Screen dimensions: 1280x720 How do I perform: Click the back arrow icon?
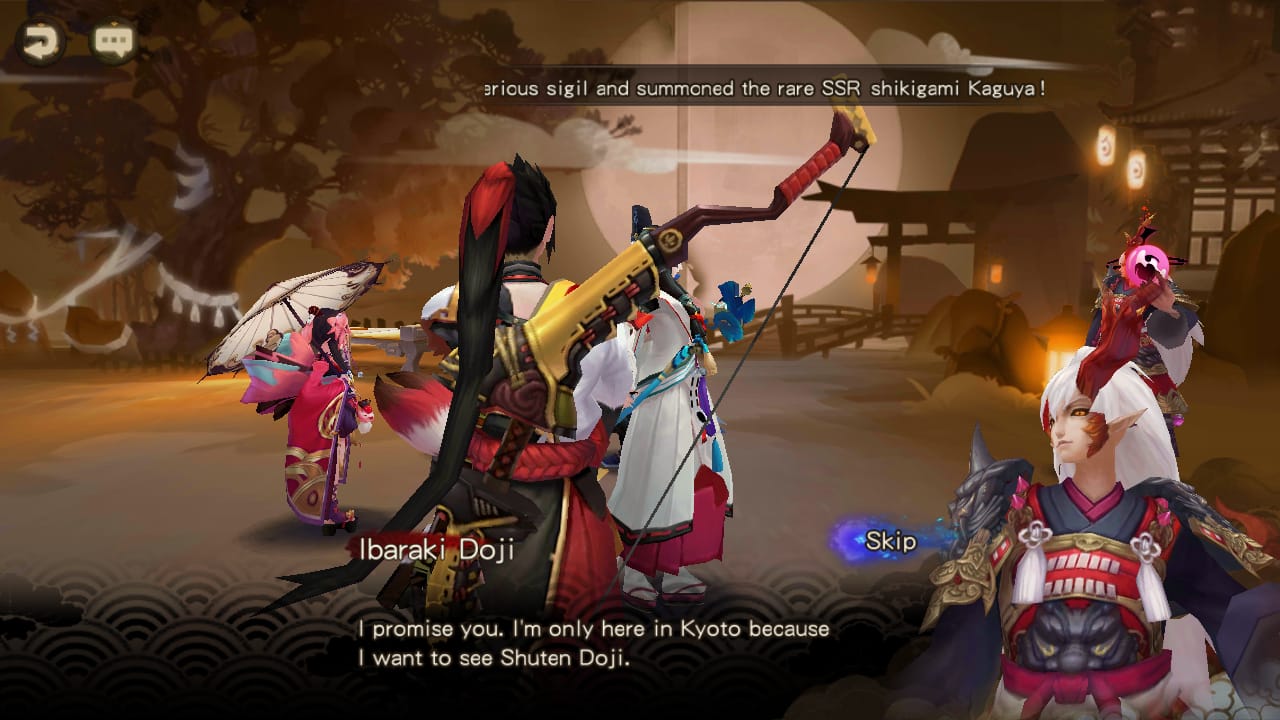tap(41, 41)
